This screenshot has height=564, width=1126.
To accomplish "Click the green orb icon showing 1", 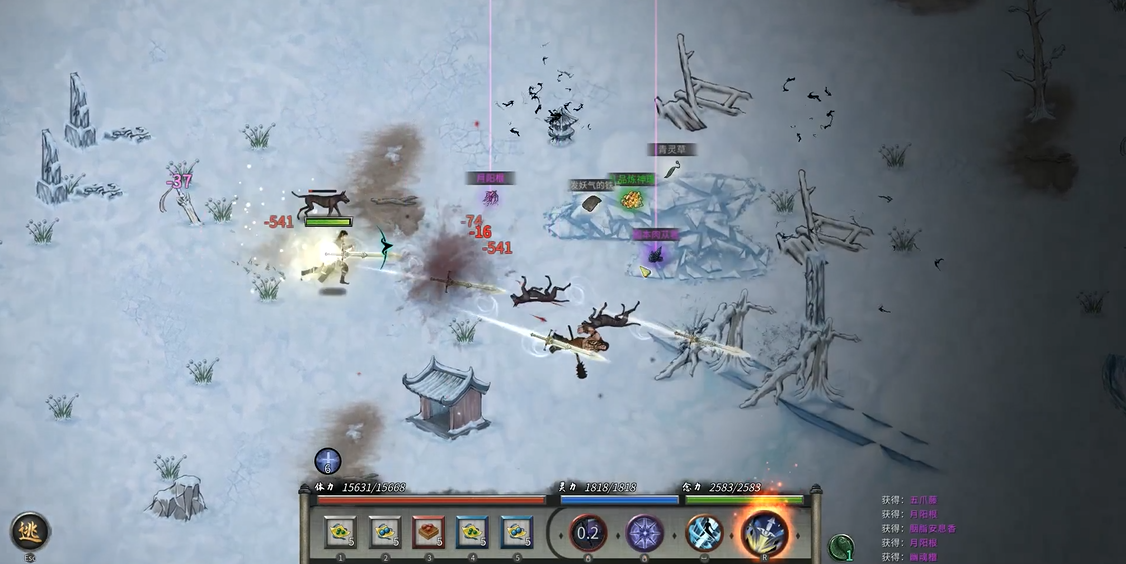I will tap(842, 547).
